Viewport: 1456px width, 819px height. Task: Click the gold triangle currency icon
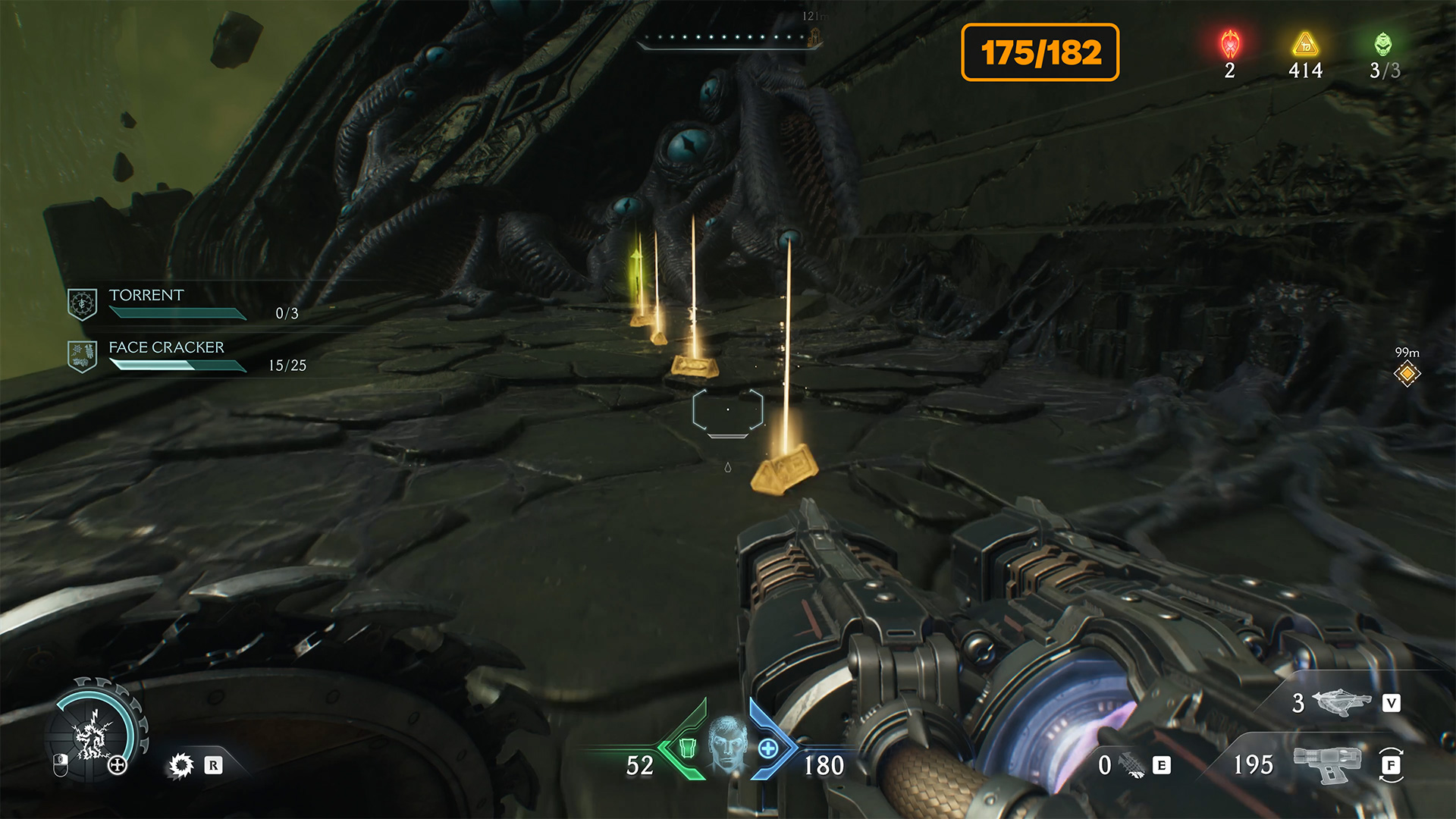(1305, 45)
